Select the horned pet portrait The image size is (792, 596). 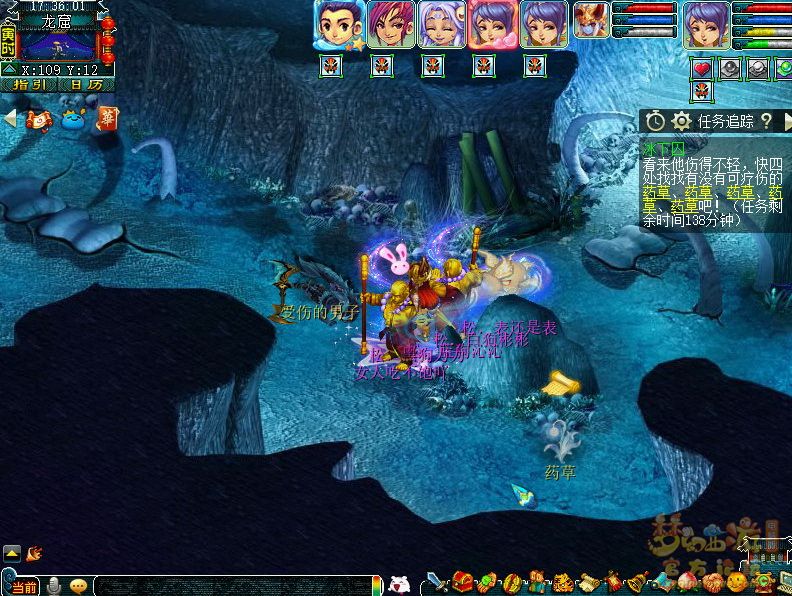click(x=590, y=20)
